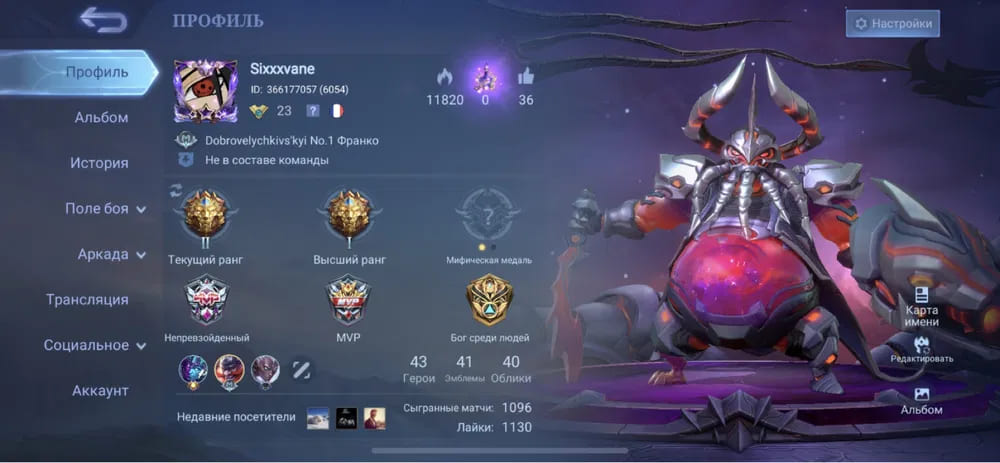Open the Мифическая медаль emblem
This screenshot has width=1000, height=463.
(x=488, y=214)
